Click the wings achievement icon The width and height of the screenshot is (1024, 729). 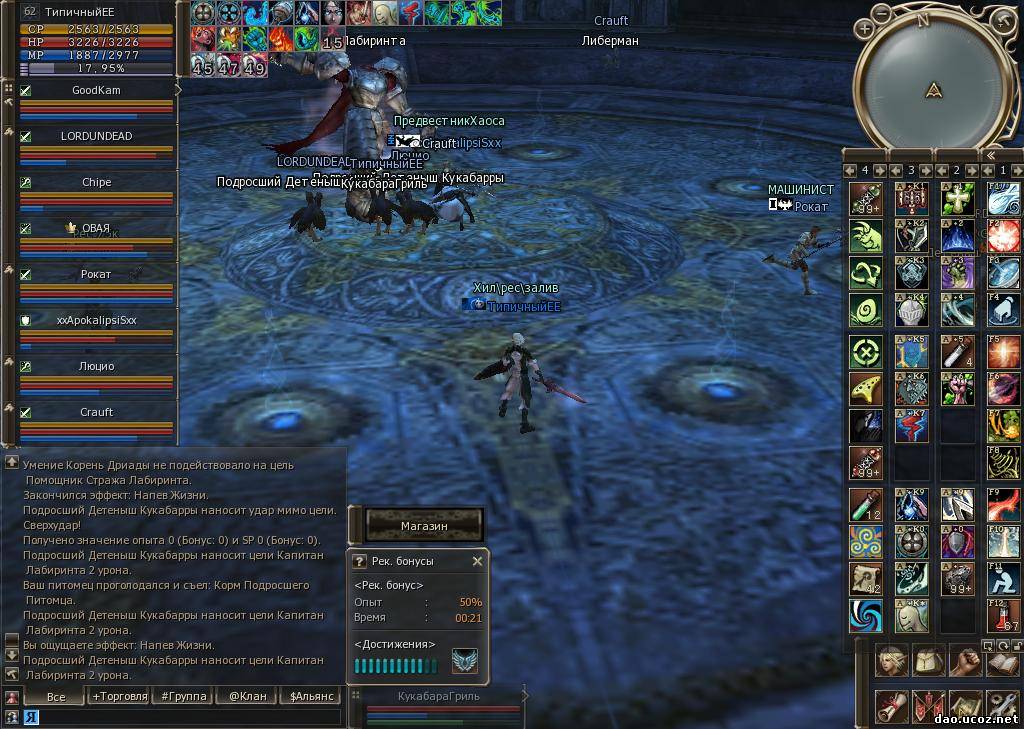(464, 661)
